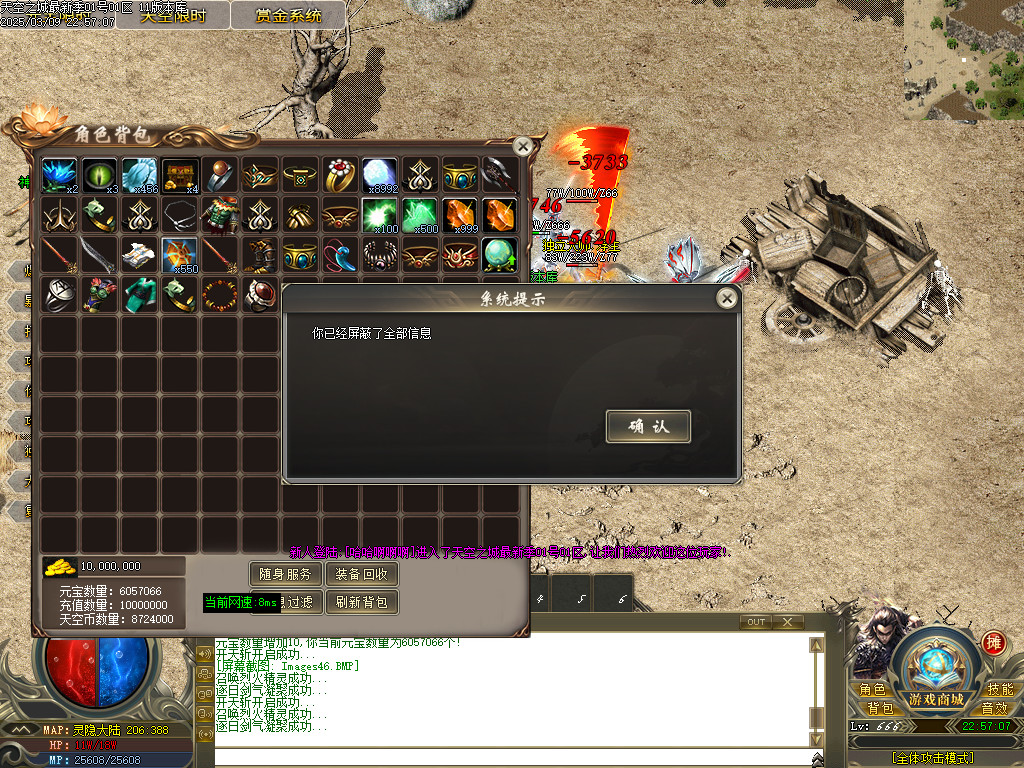Open the 赏金系统 bounty system
Image resolution: width=1024 pixels, height=768 pixels.
288,15
